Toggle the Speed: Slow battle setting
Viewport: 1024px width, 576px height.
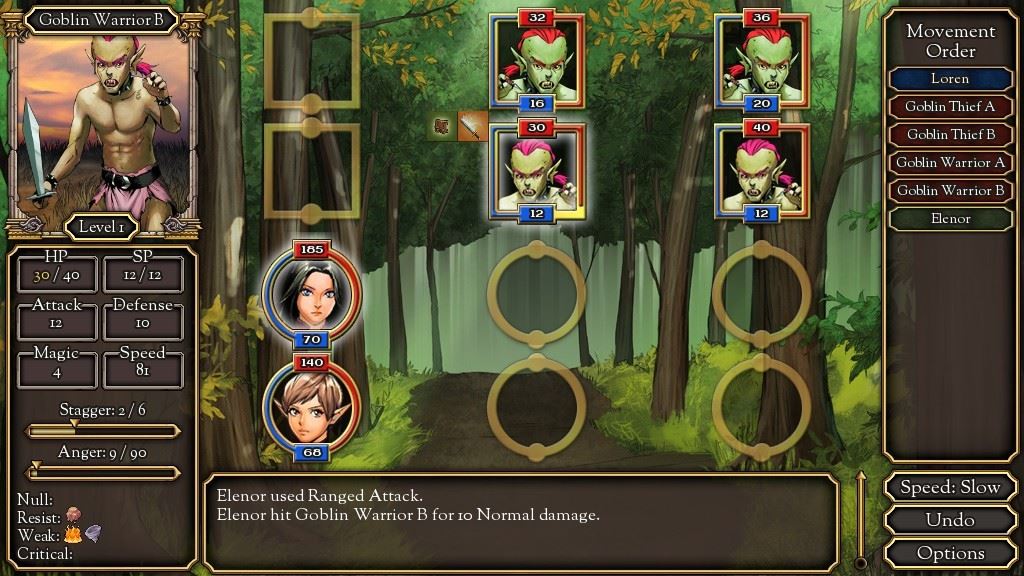[950, 488]
